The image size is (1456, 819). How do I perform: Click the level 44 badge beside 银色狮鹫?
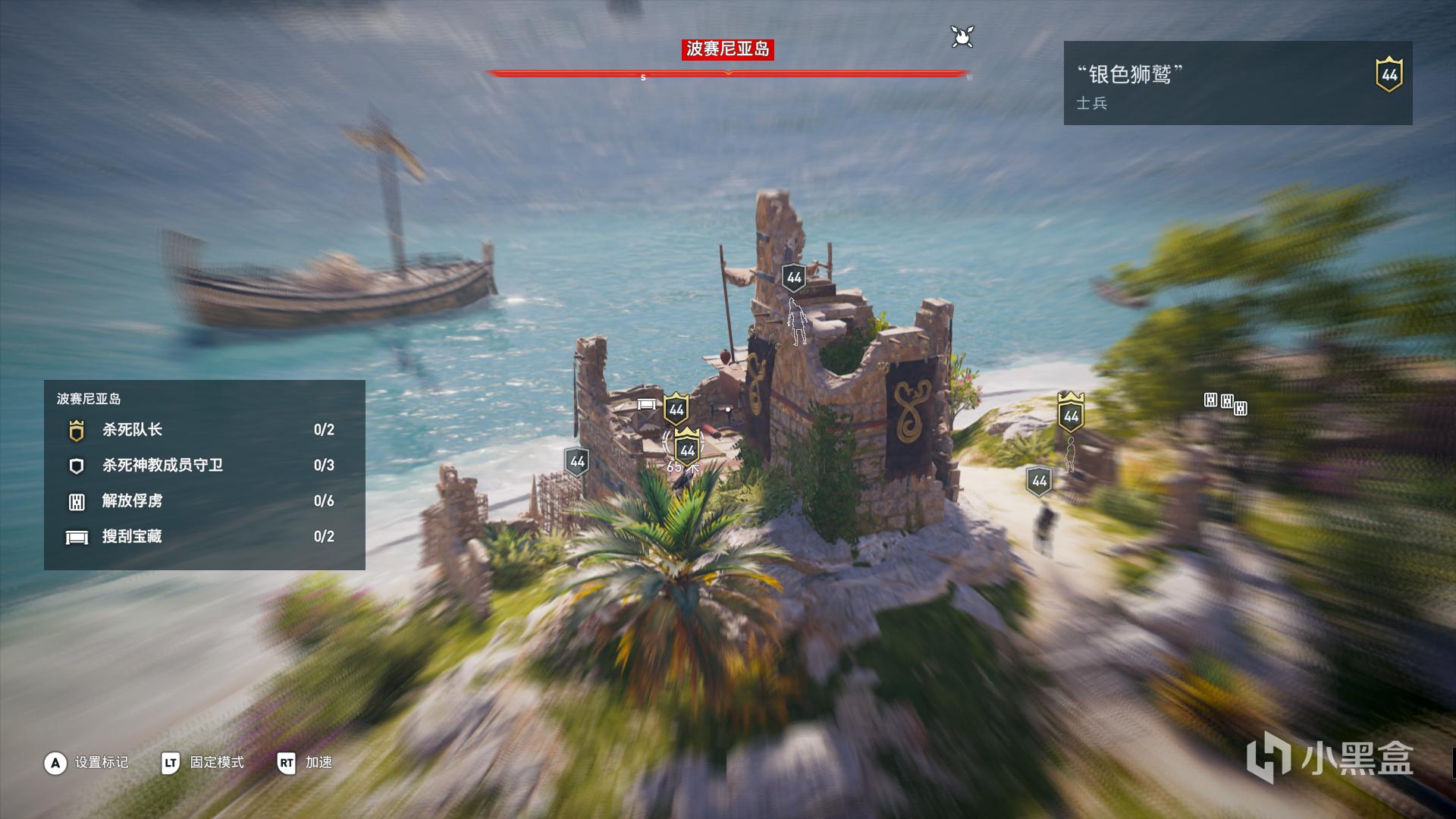(x=1389, y=74)
